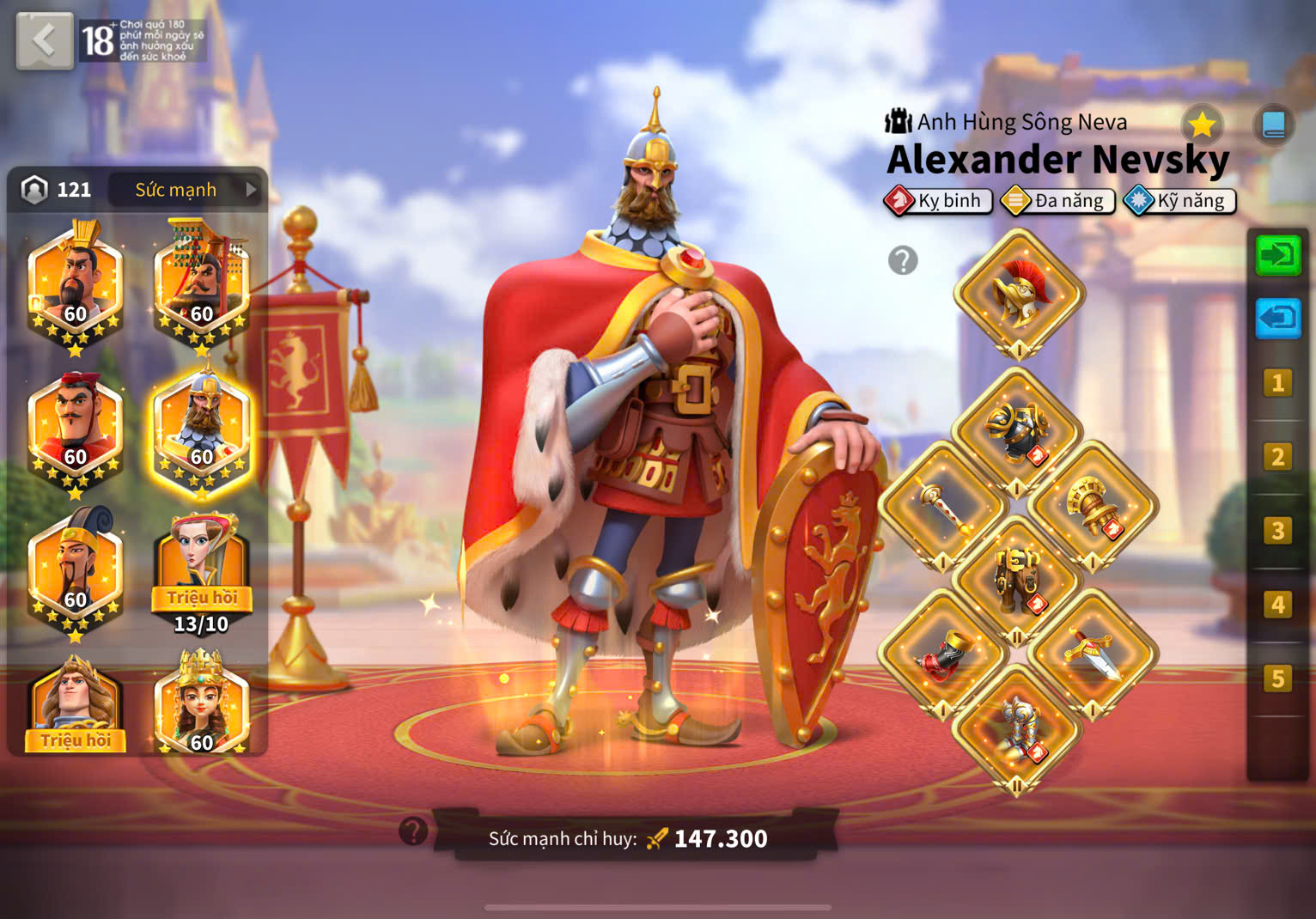Click the blue arrow equipment button

point(1277,319)
